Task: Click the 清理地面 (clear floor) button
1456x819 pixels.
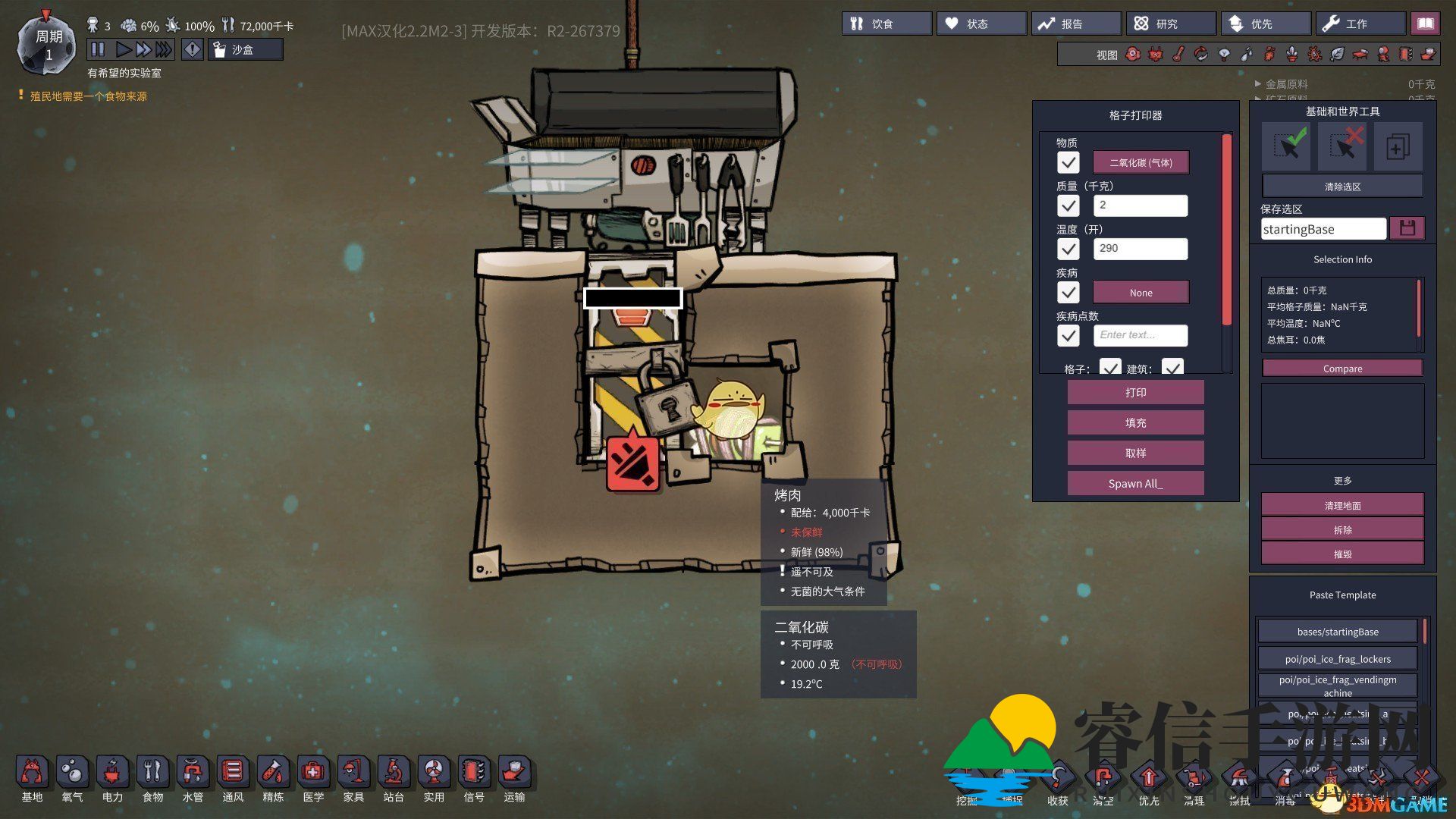Action: click(1342, 506)
